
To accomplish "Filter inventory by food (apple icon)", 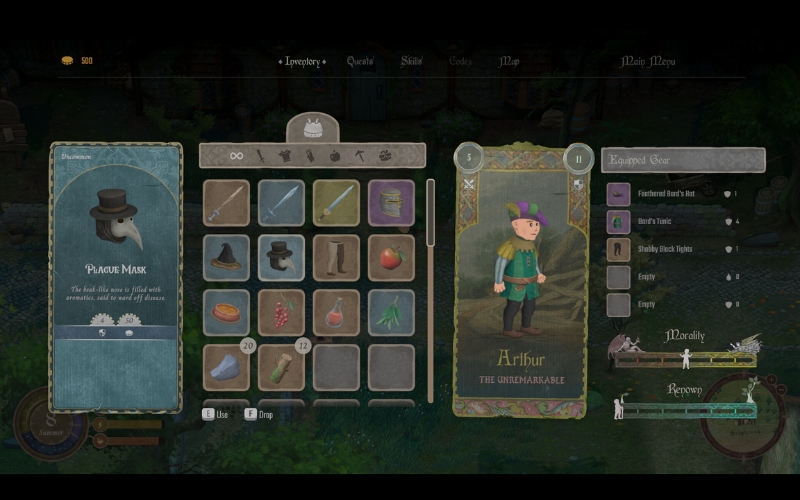I will pos(335,155).
